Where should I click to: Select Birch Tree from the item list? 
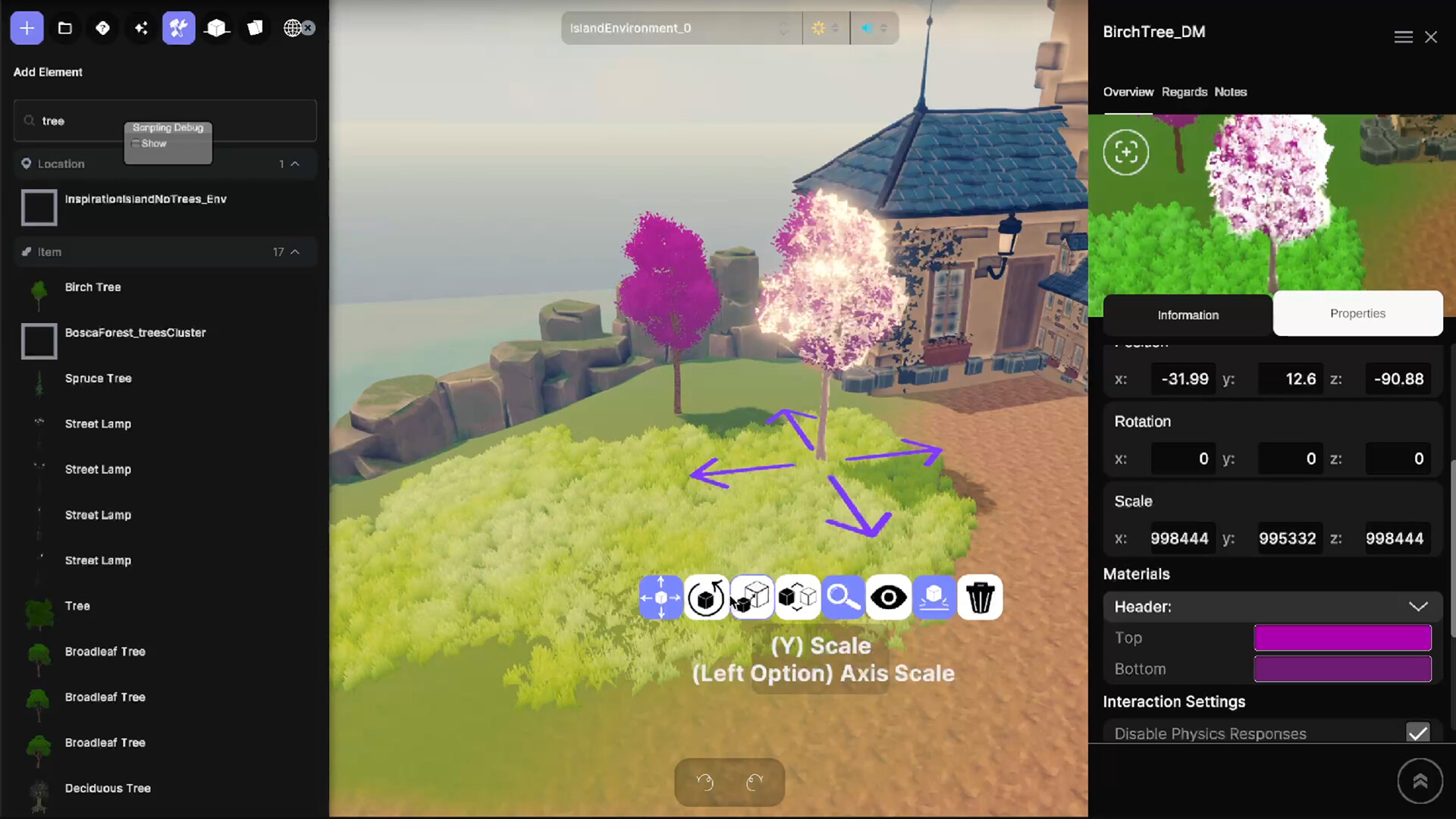(x=93, y=287)
